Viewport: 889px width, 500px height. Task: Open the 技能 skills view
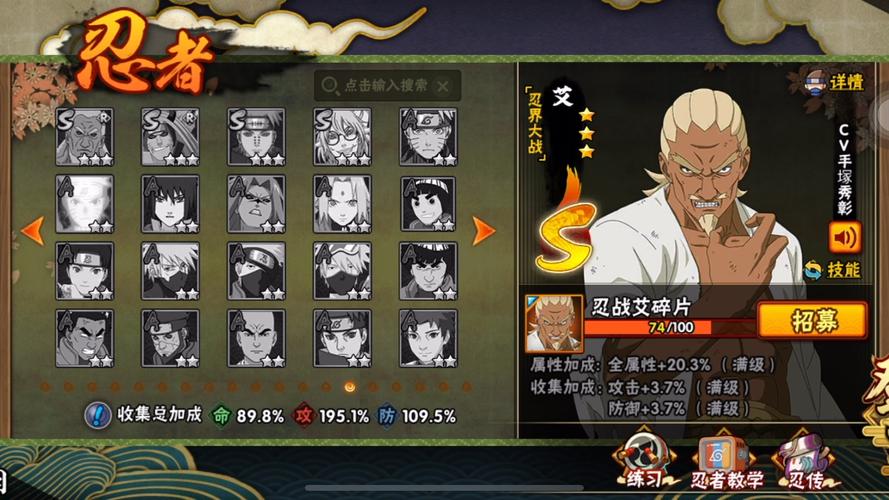pos(832,269)
